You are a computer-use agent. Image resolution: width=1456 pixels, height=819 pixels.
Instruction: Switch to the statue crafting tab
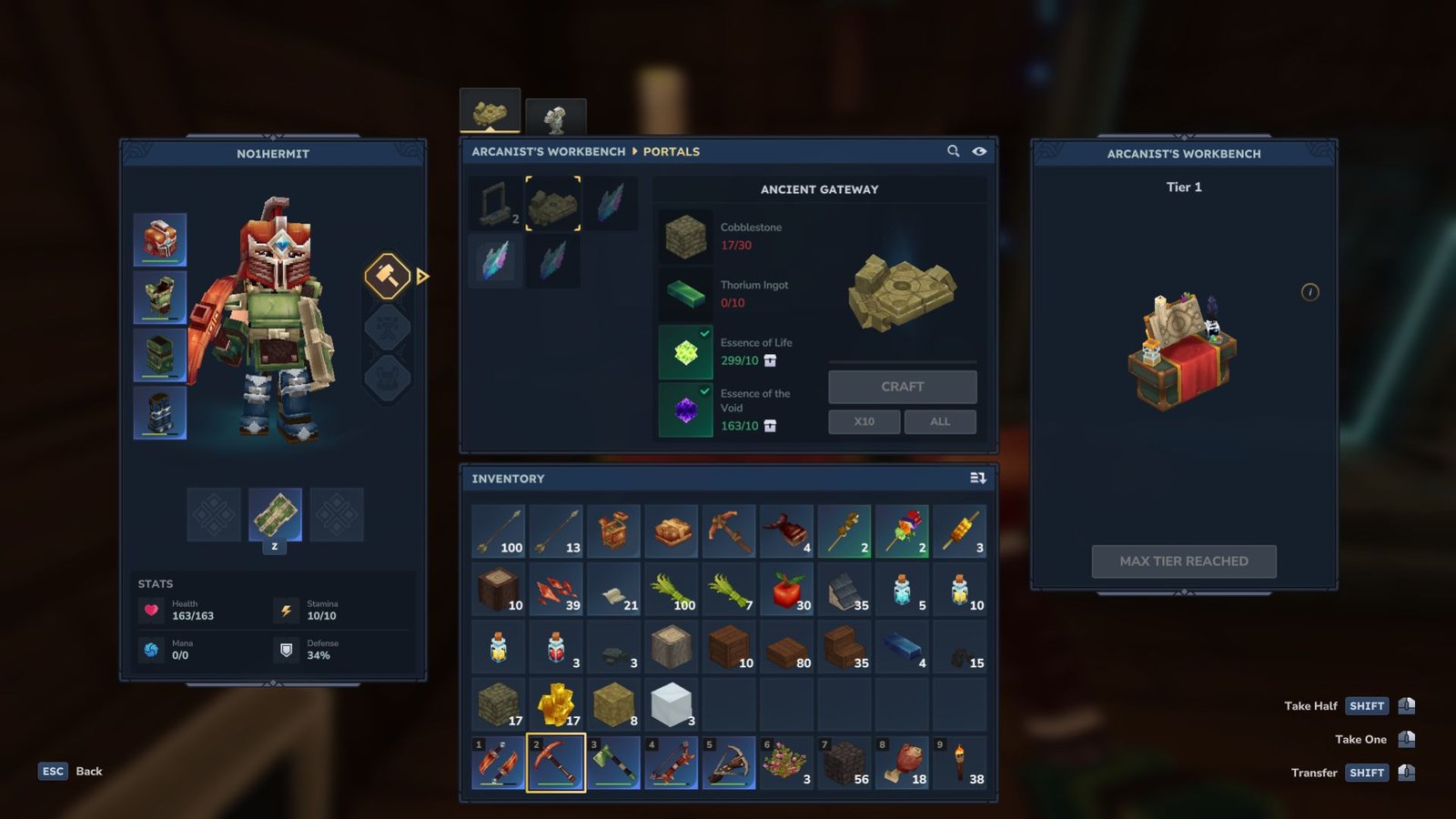(x=555, y=117)
